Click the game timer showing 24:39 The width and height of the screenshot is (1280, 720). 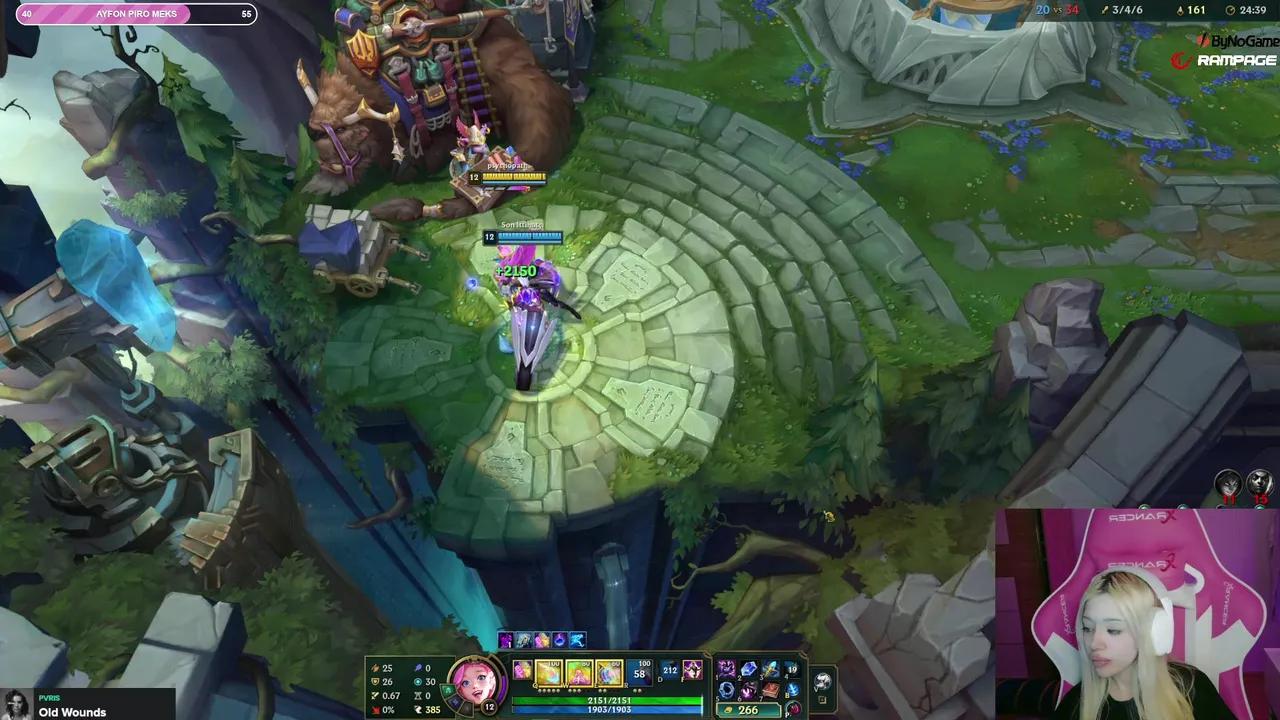1250,10
